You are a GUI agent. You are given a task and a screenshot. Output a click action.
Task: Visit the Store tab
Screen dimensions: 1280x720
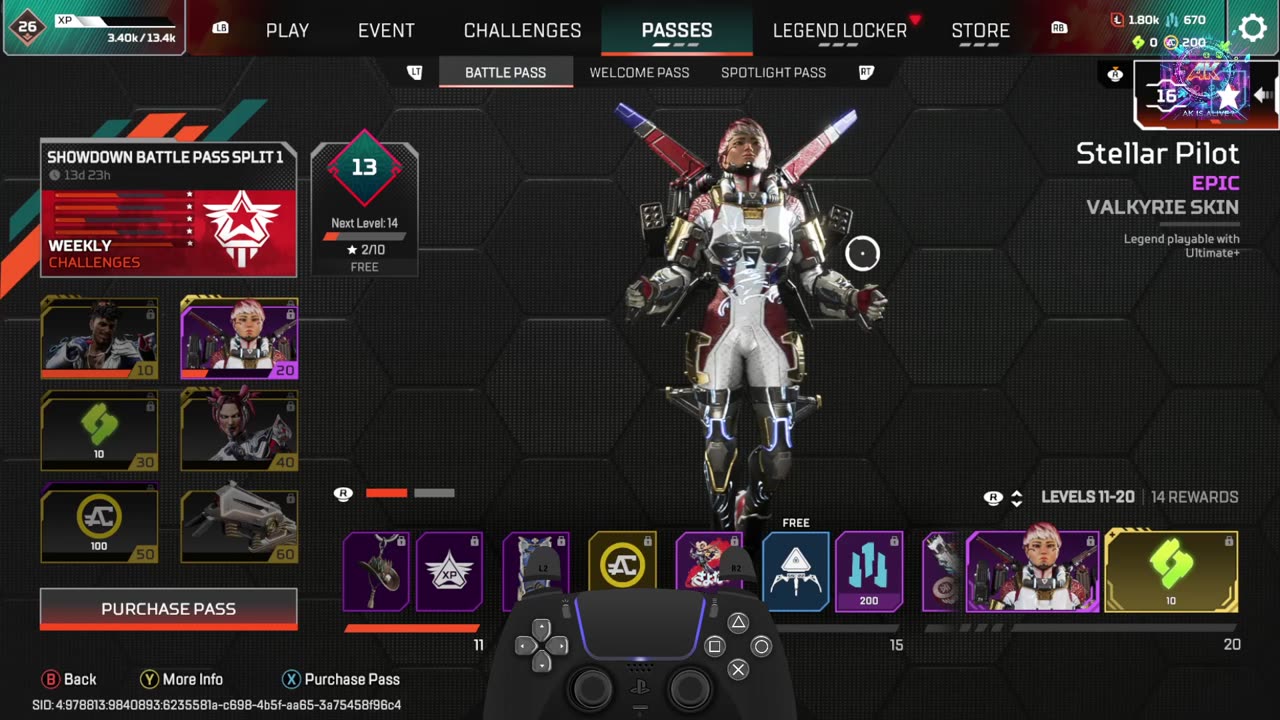[980, 30]
